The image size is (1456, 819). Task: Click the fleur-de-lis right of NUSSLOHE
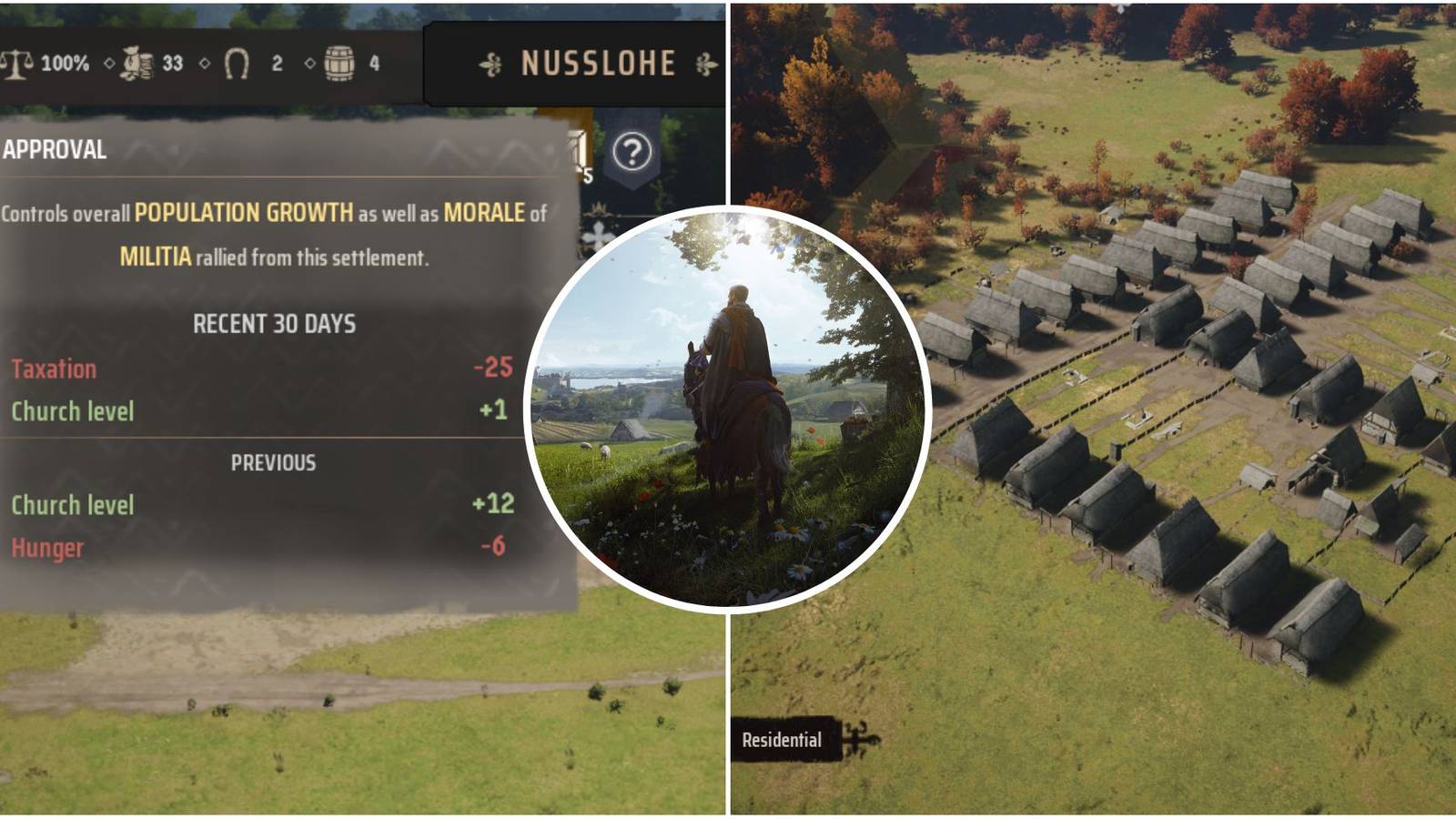[705, 64]
